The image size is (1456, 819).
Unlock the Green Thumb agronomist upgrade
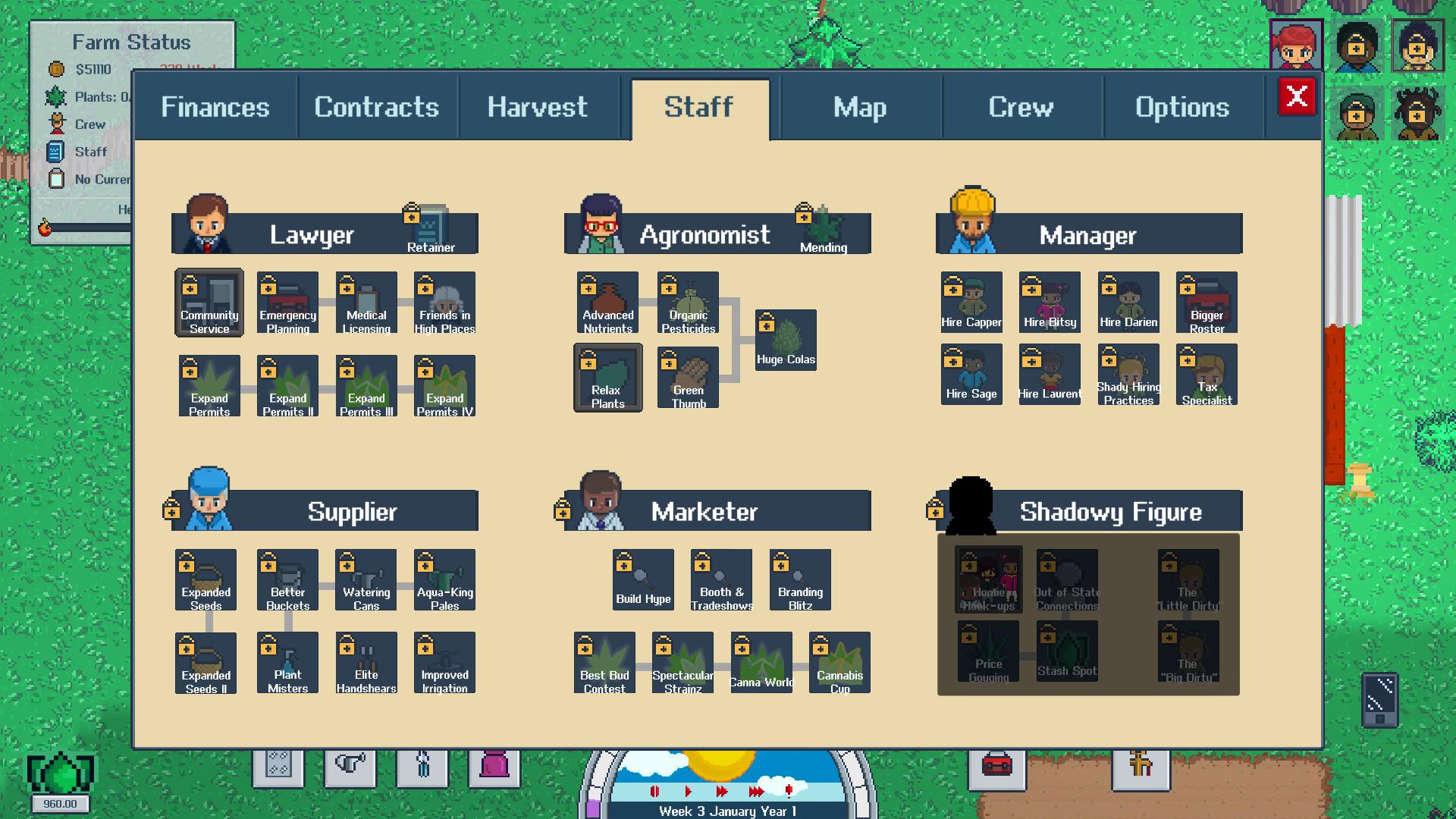pyautogui.click(x=686, y=377)
